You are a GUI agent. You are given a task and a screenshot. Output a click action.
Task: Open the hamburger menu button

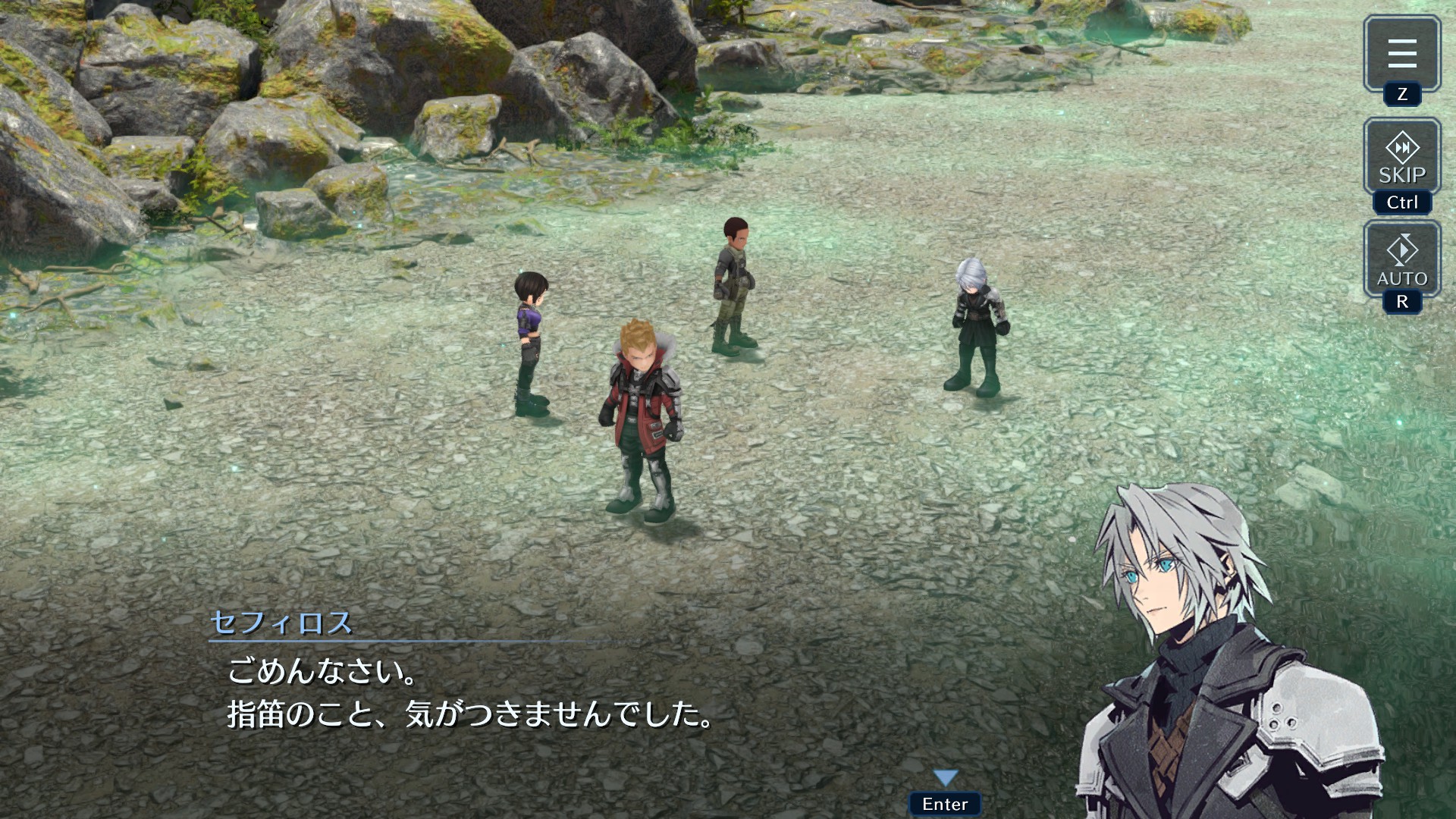(1401, 54)
